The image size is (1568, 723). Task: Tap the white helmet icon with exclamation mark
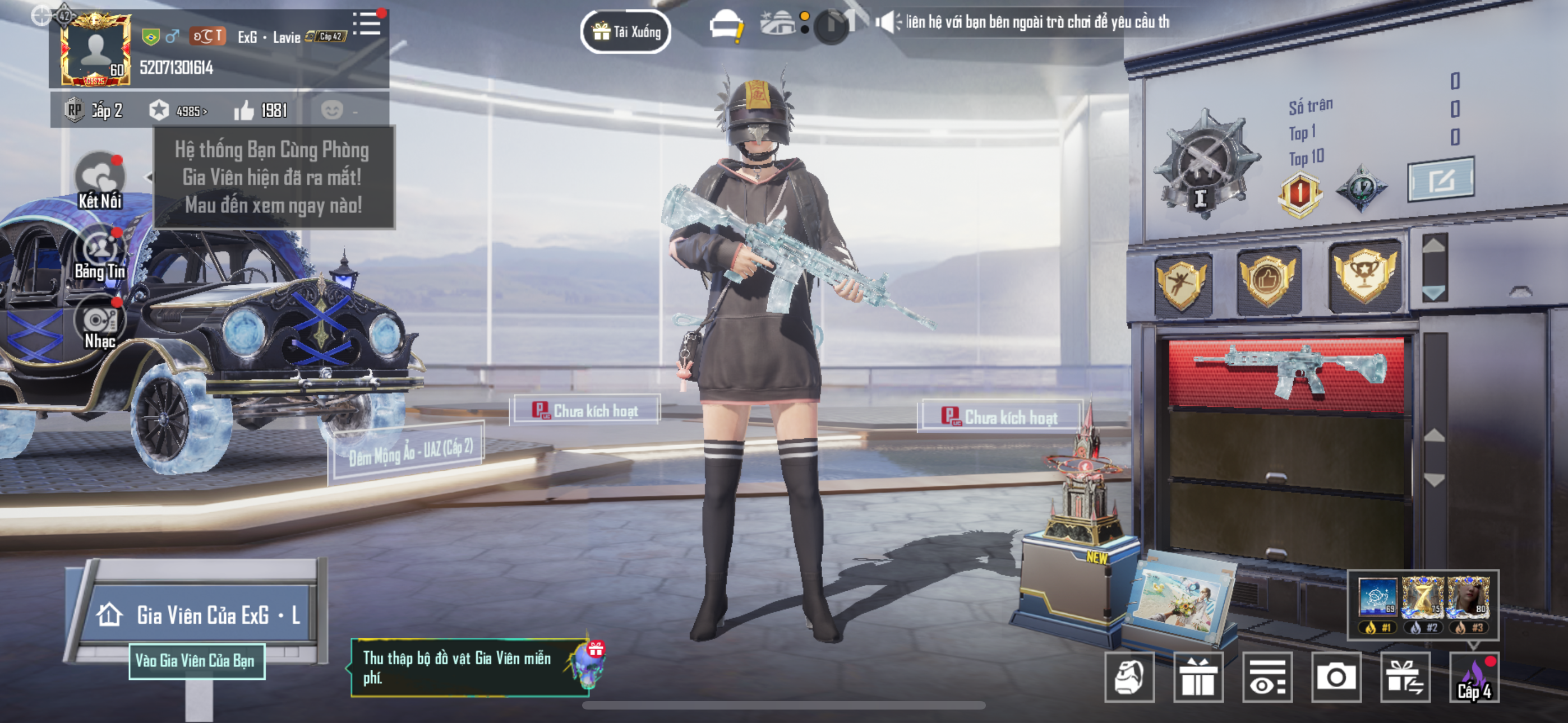726,27
